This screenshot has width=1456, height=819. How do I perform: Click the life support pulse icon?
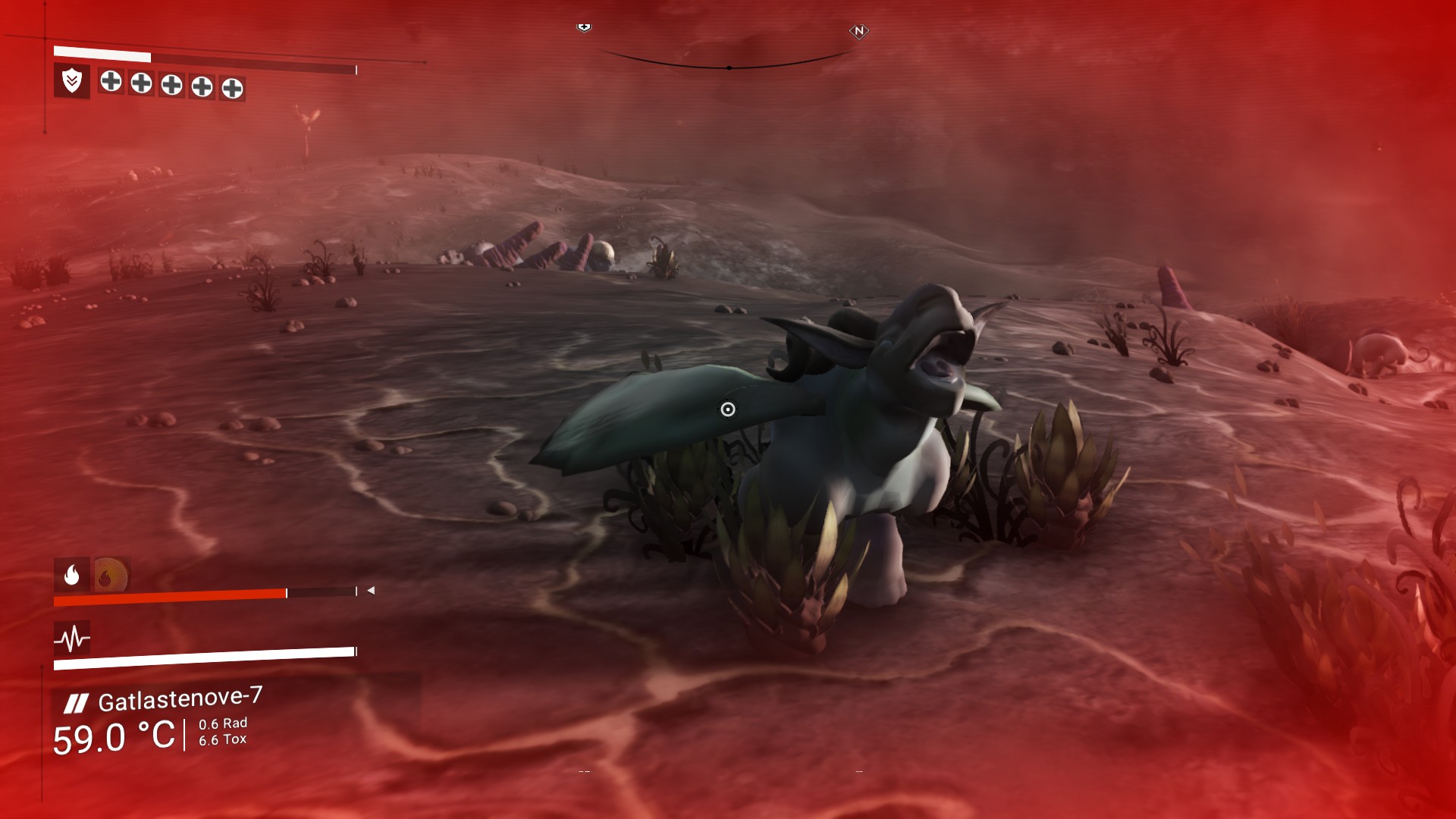click(x=72, y=639)
